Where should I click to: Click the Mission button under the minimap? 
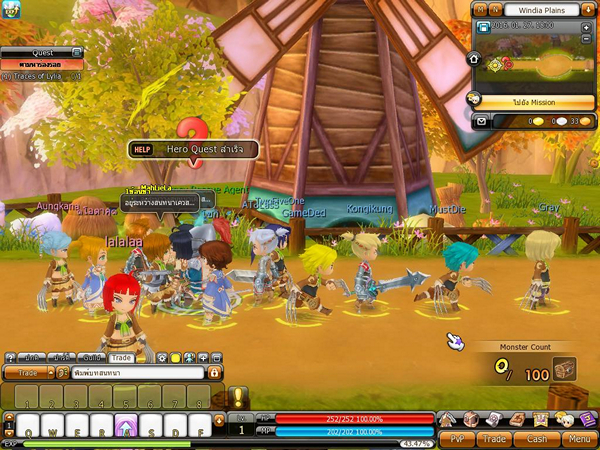(x=536, y=101)
